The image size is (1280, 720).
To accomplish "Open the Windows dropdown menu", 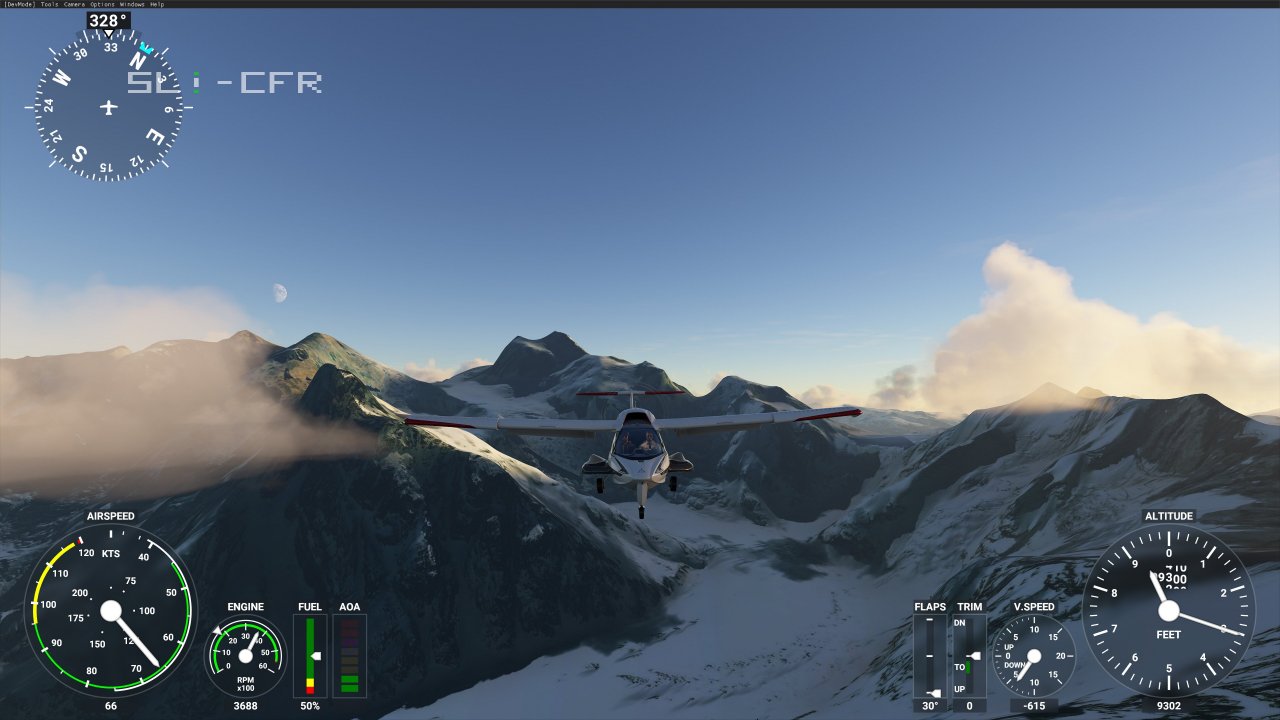I will coord(131,4).
